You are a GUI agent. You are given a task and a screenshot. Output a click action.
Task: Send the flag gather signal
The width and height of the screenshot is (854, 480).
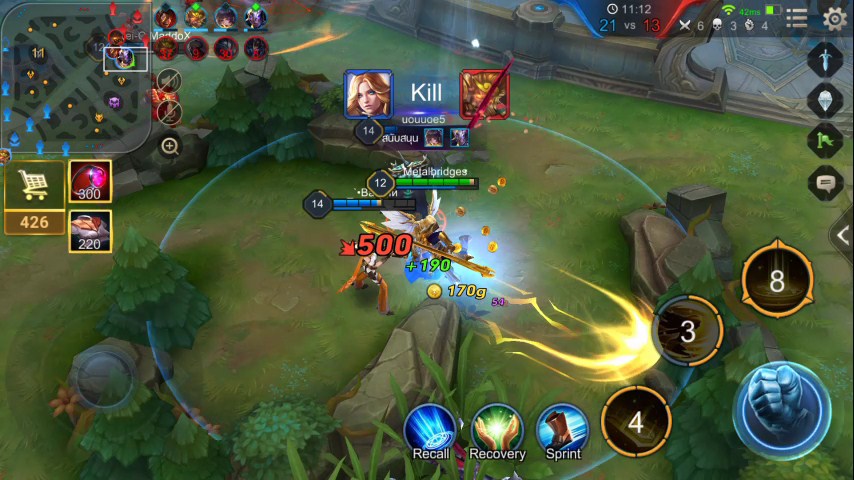[826, 141]
